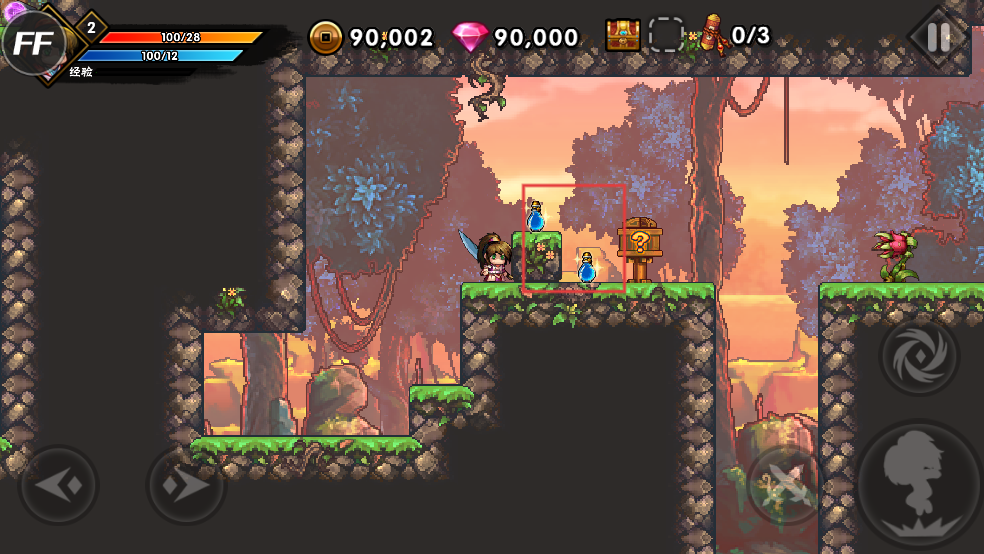
Task: Pause the game with the pause button
Action: pyautogui.click(x=938, y=38)
